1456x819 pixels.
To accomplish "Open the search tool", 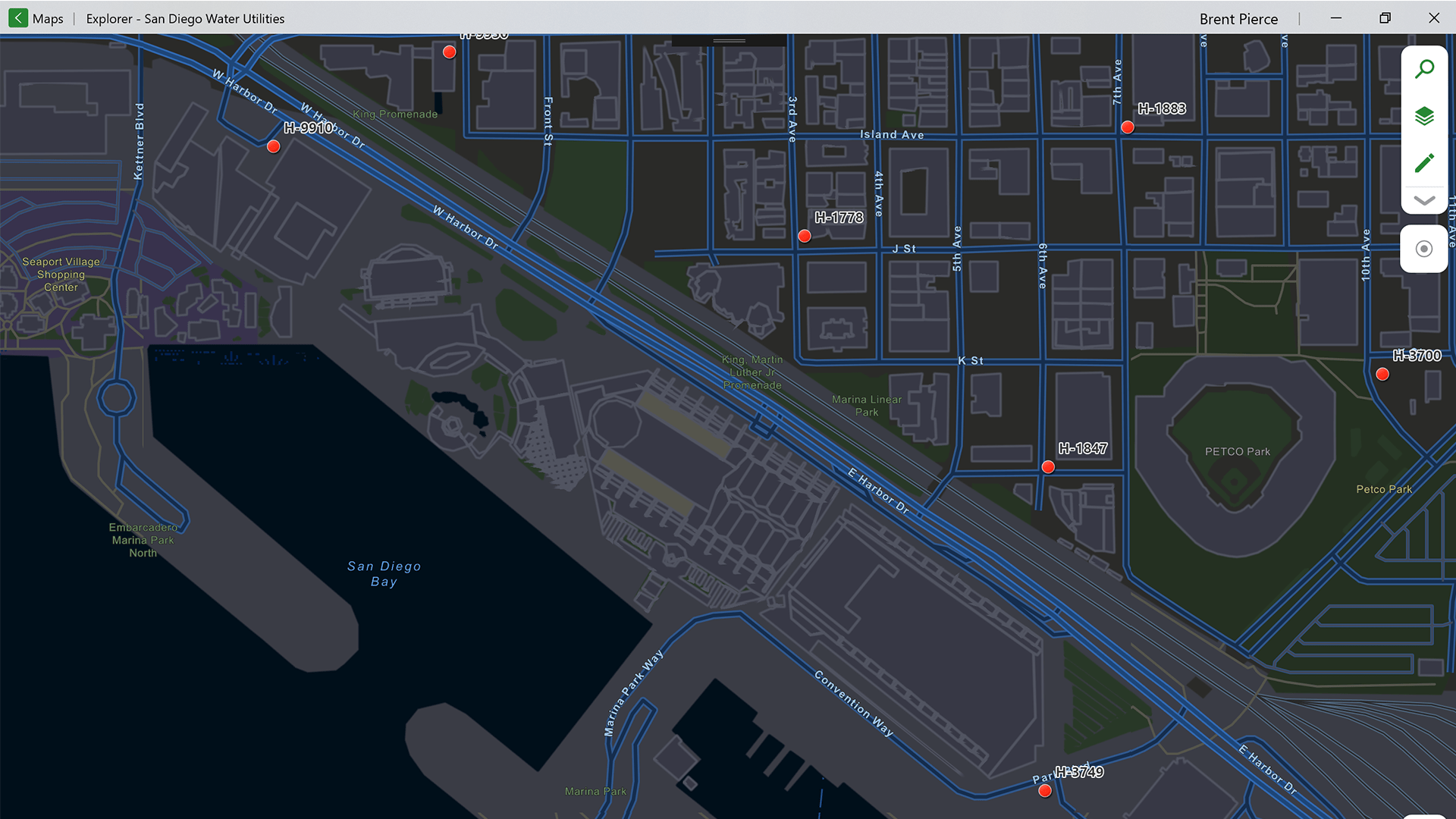I will click(x=1425, y=67).
